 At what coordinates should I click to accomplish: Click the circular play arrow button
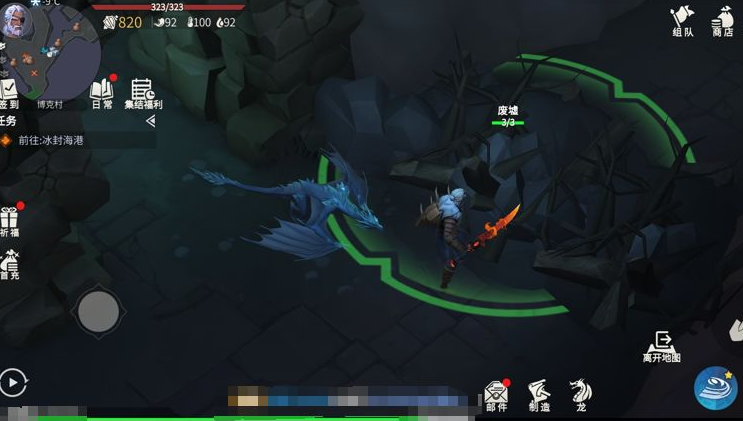point(13,382)
